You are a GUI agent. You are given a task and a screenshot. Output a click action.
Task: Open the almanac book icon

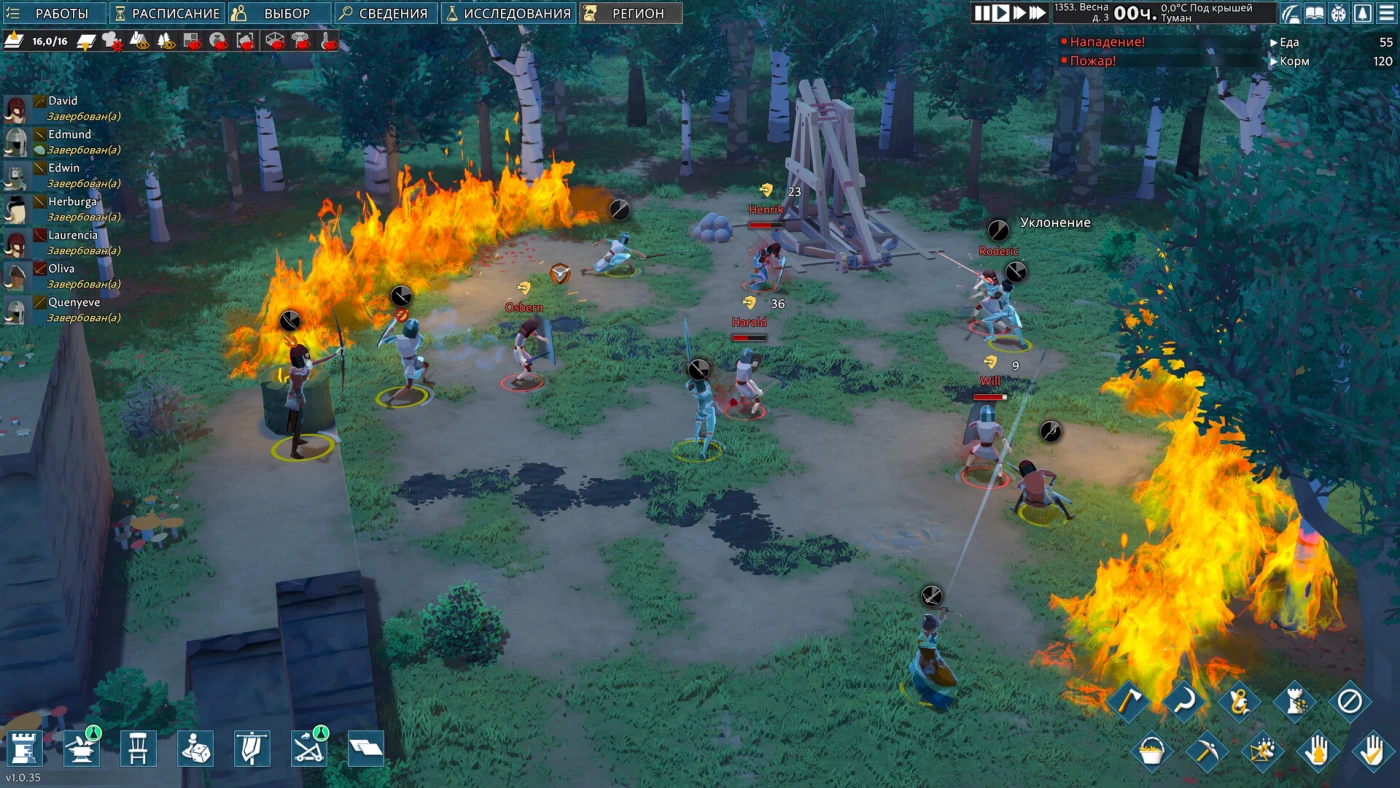(x=1314, y=13)
